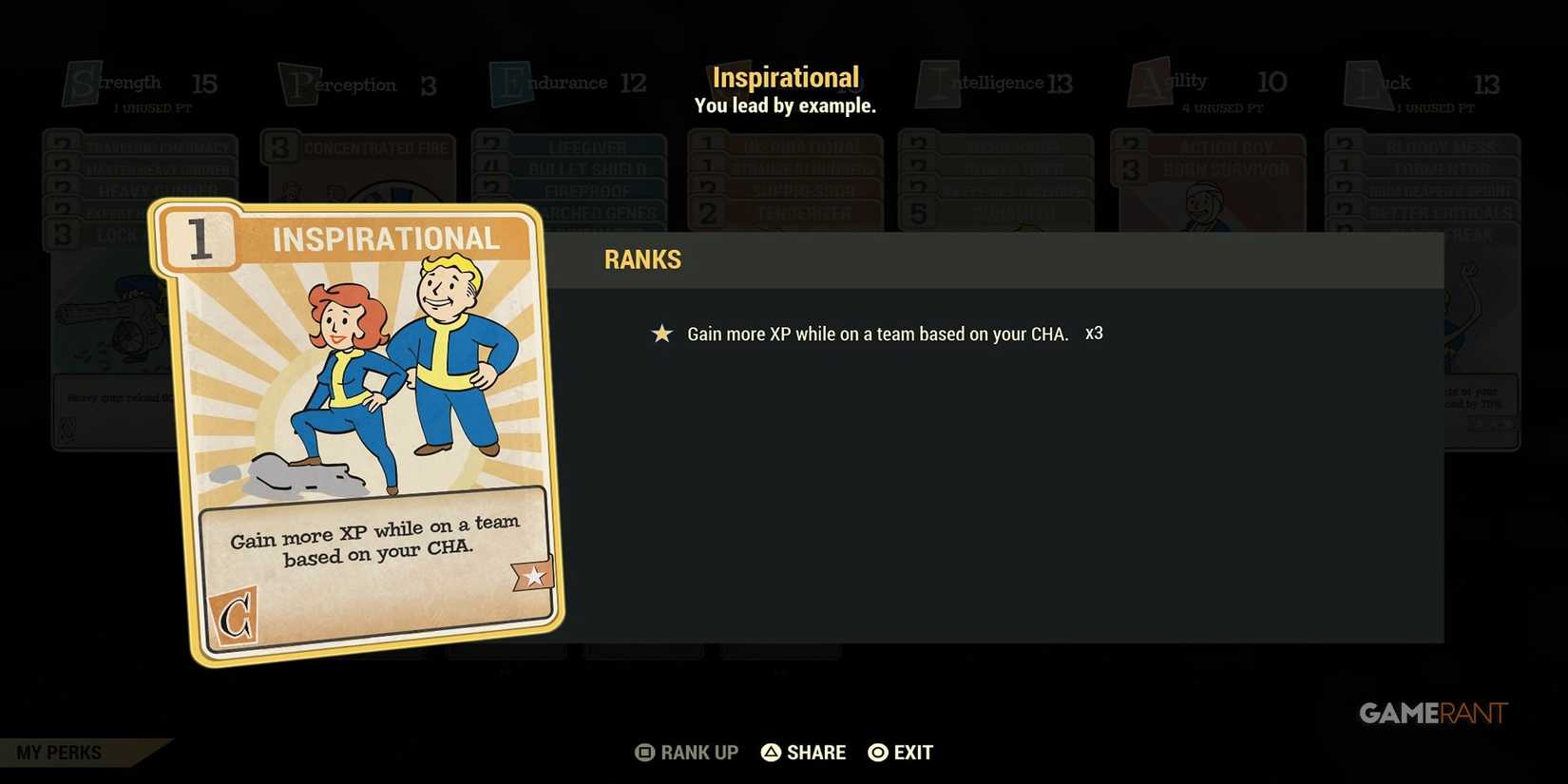The height and width of the screenshot is (784, 1568).
Task: Select the Endurance letter icon
Action: 511,84
